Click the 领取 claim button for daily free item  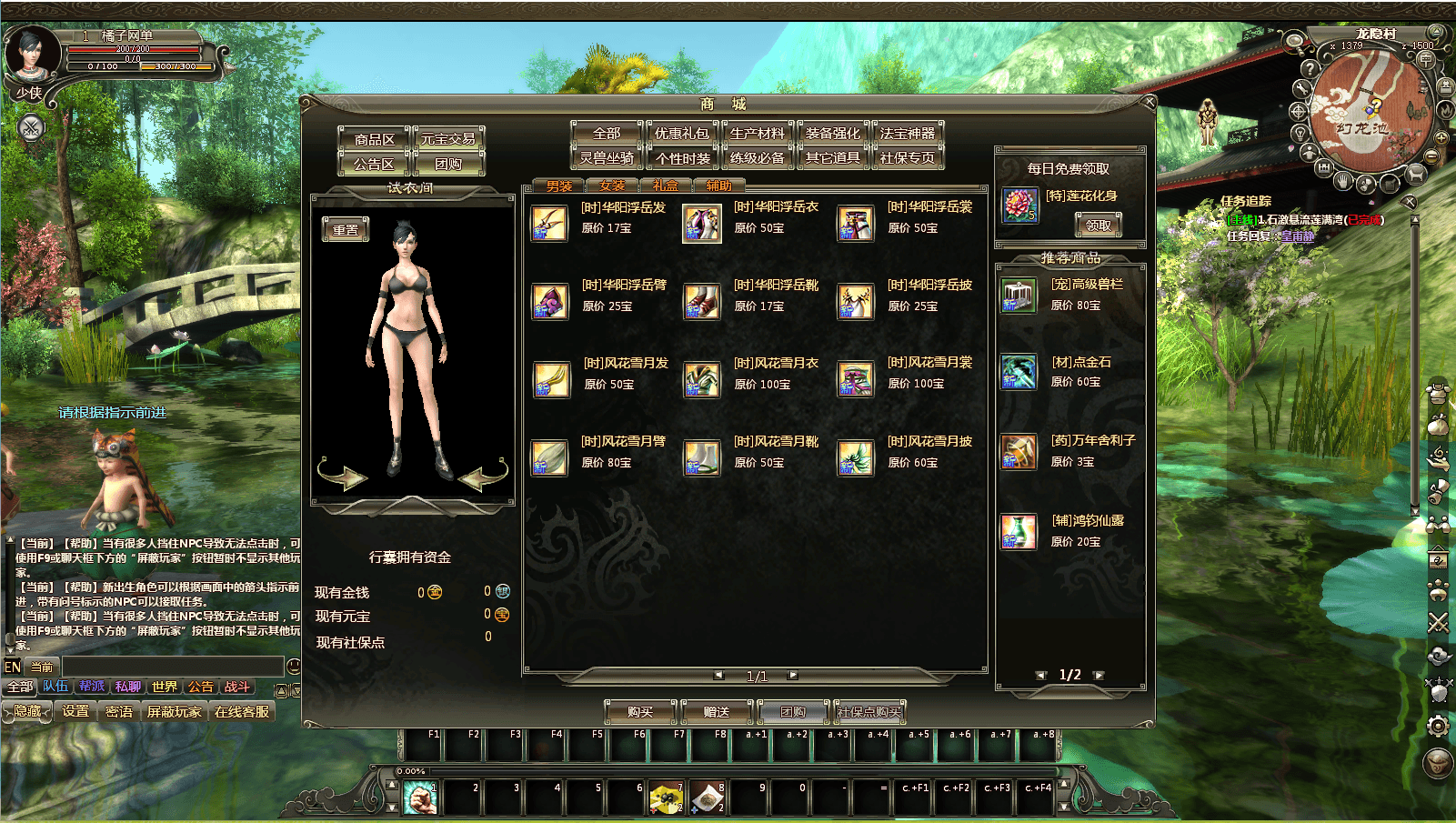pyautogui.click(x=1099, y=225)
